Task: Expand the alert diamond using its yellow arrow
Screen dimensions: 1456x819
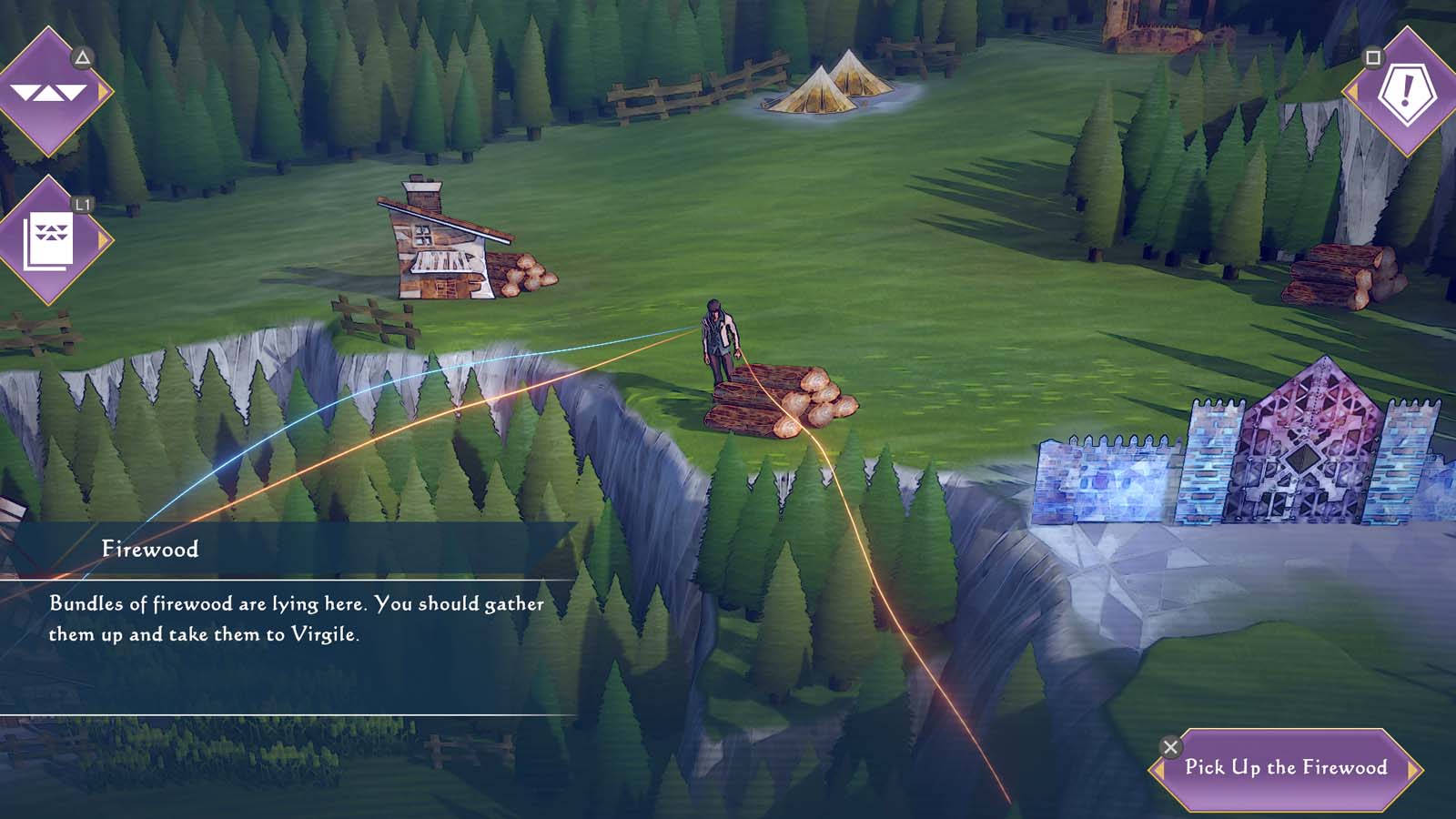Action: coord(1353,92)
